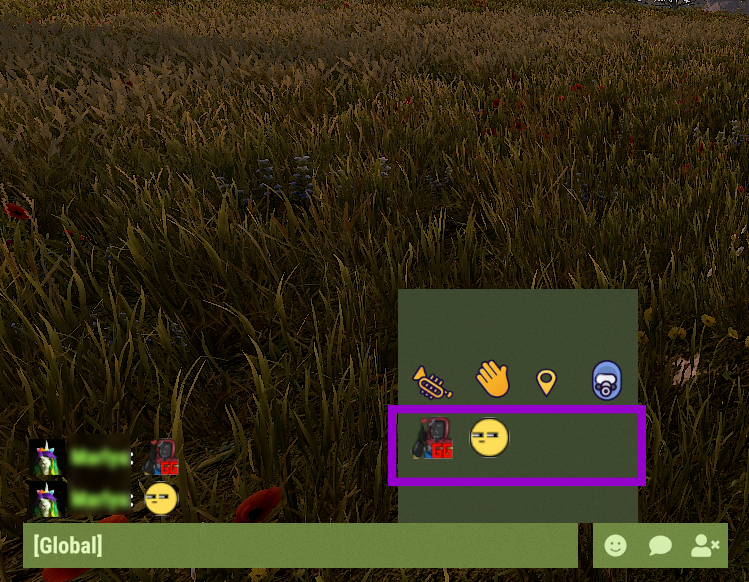Image resolution: width=749 pixels, height=582 pixels.
Task: Pick the trumpet emoji from the picker
Action: 433,381
